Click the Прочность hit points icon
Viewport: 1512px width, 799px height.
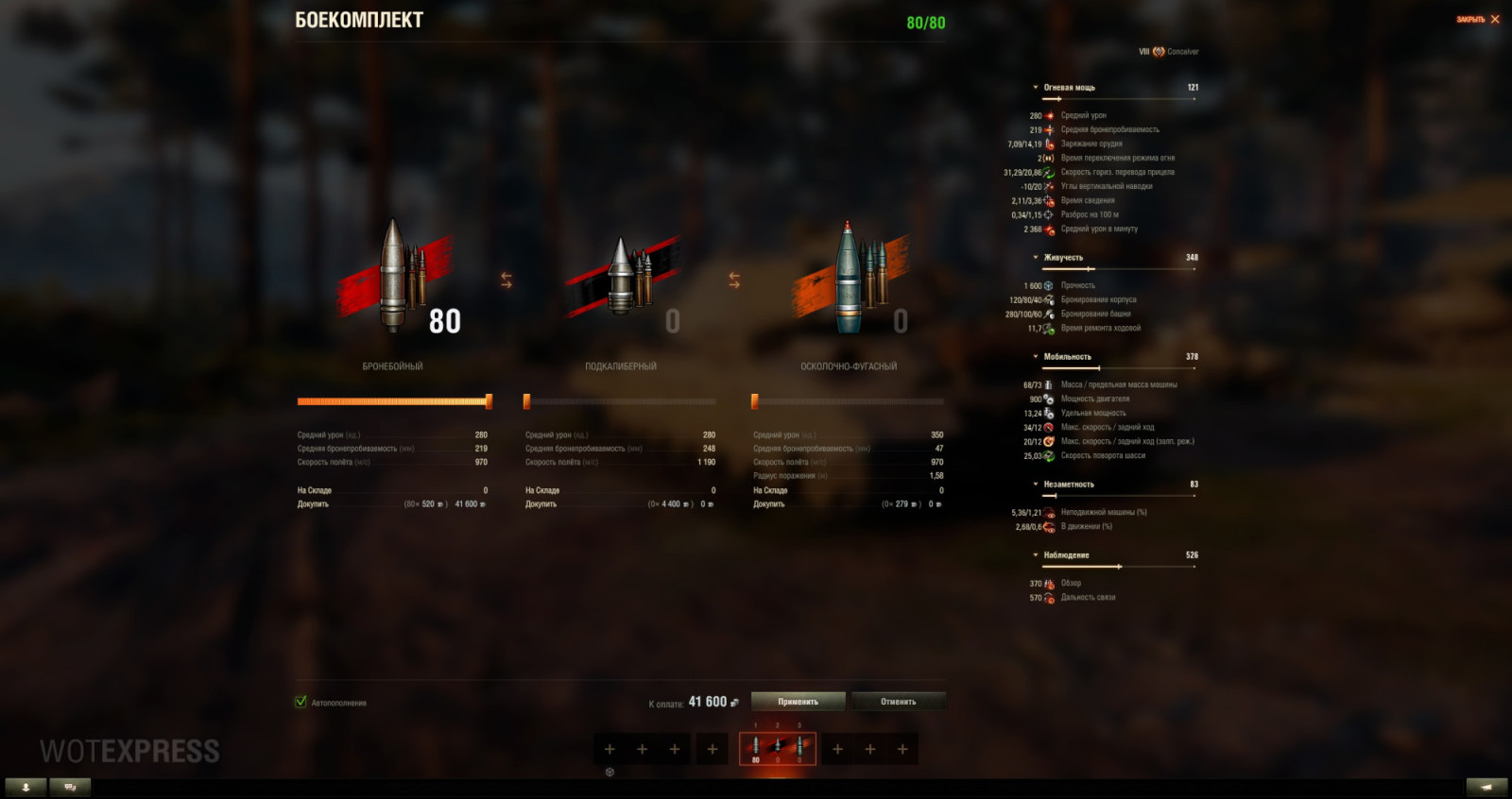pyautogui.click(x=1047, y=284)
